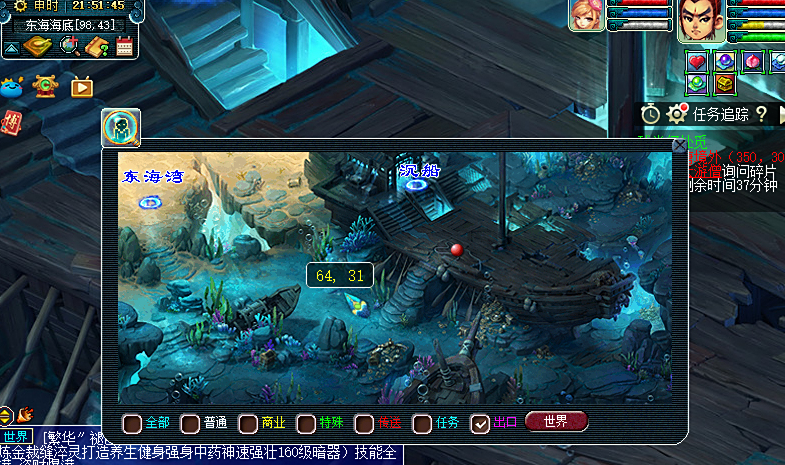This screenshot has height=465, width=785.
Task: Click the red heart buff icon
Action: click(x=698, y=62)
